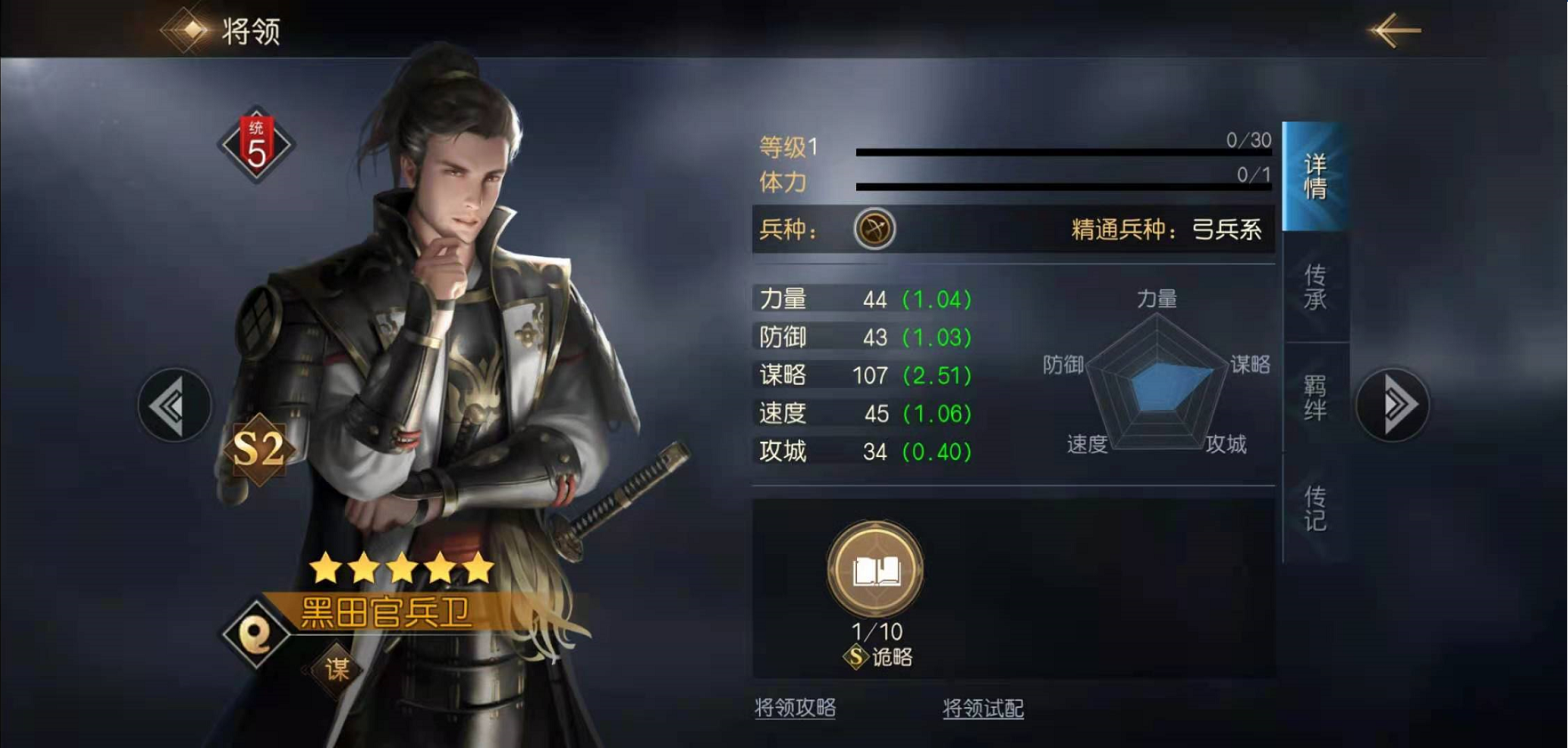Open the 将领攻略 link
This screenshot has width=1568, height=748.
795,708
